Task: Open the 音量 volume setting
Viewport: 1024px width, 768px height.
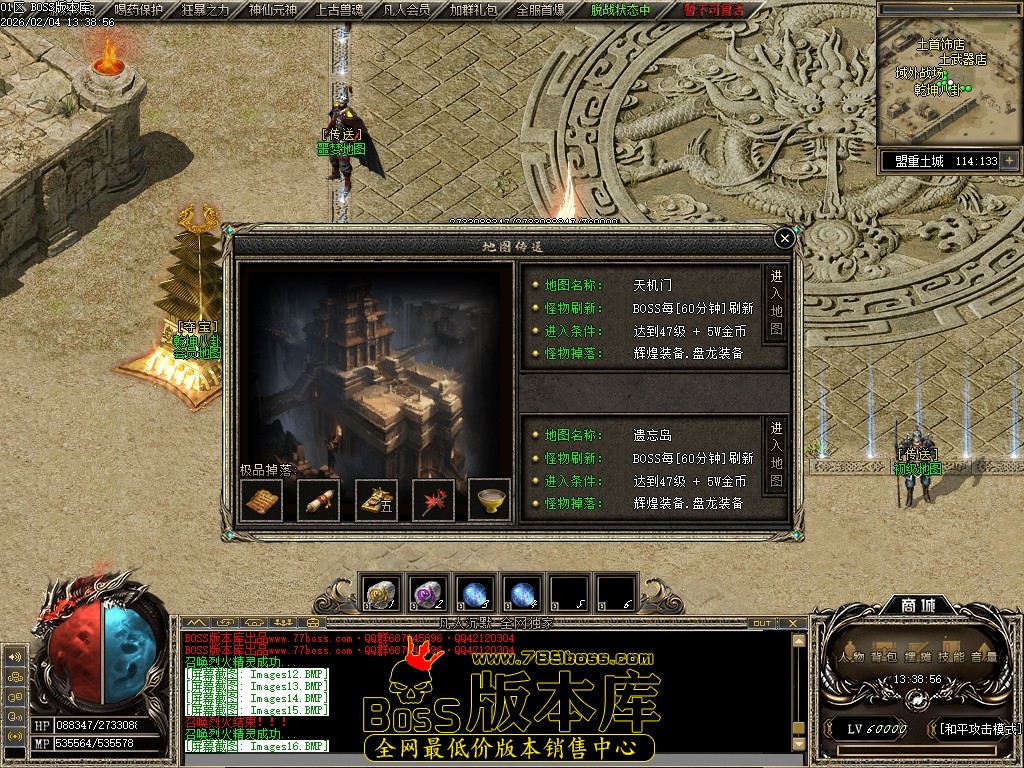Action: [x=983, y=657]
